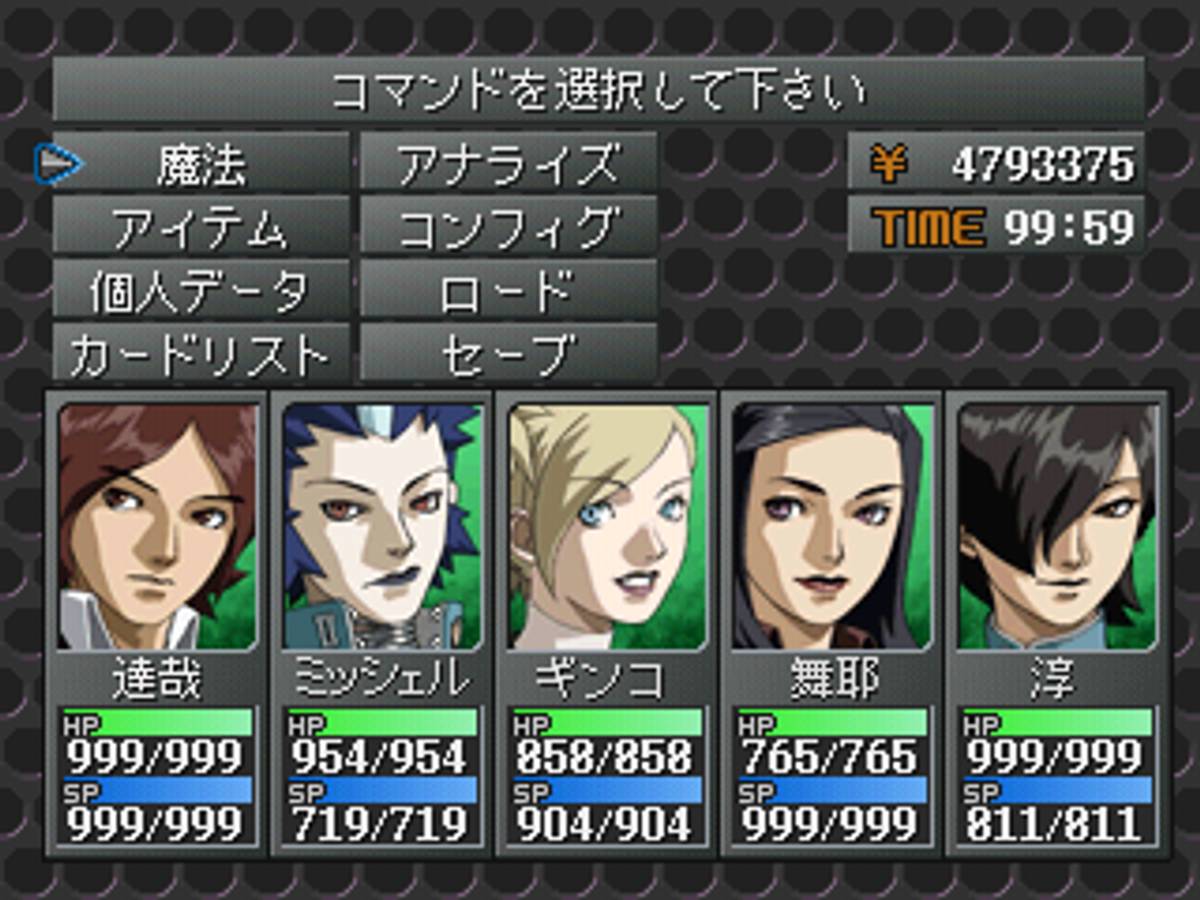The height and width of the screenshot is (900, 1200).
Task: Choose the カードリスト (Card List) entry
Action: tap(201, 352)
